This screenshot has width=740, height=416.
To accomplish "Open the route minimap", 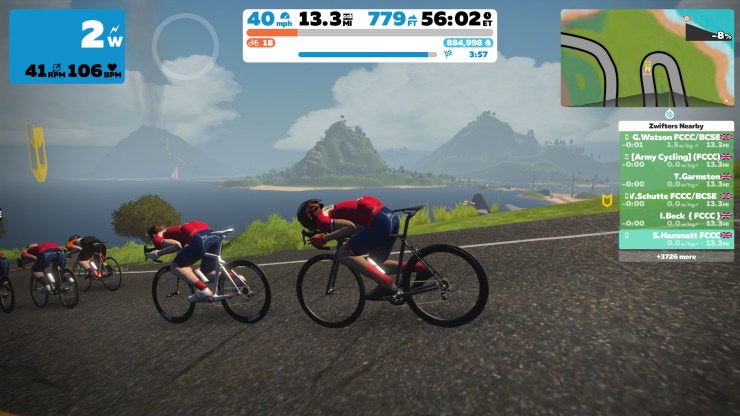I will pos(646,58).
